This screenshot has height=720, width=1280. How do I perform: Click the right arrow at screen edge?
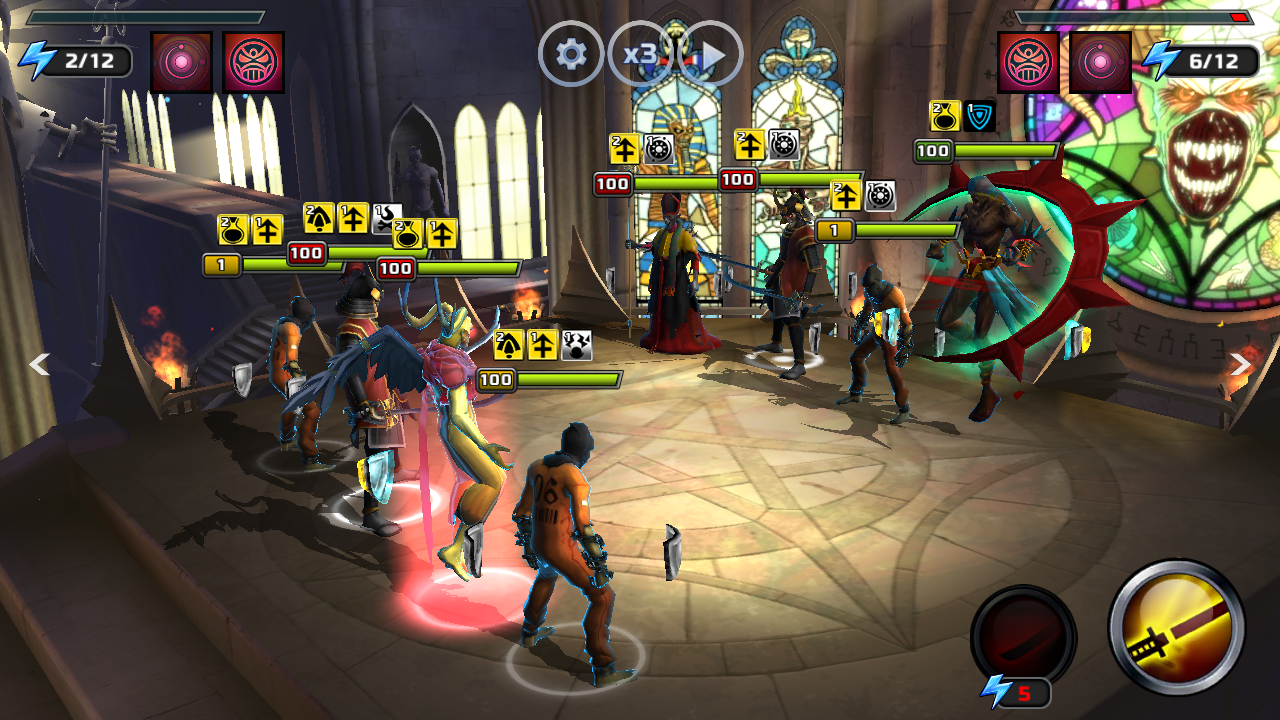[x=1240, y=364]
